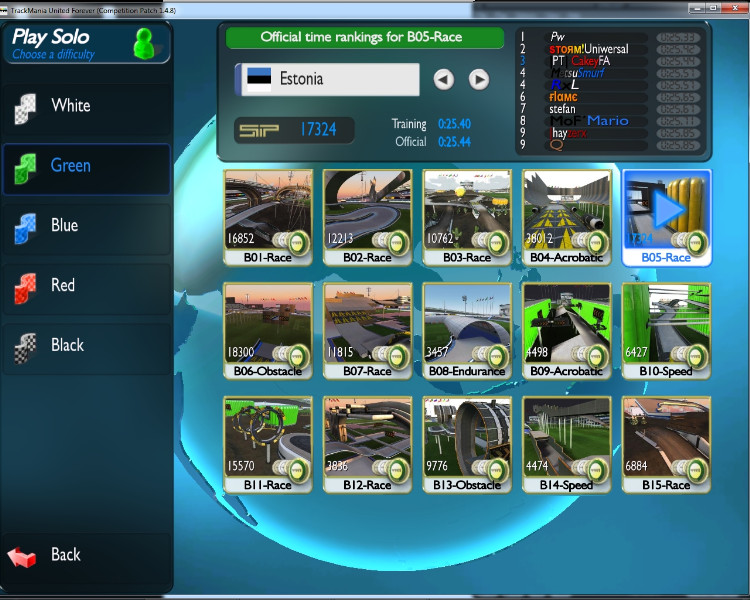Select the B13-Obstacle track
This screenshot has height=600, width=750.
pos(467,444)
